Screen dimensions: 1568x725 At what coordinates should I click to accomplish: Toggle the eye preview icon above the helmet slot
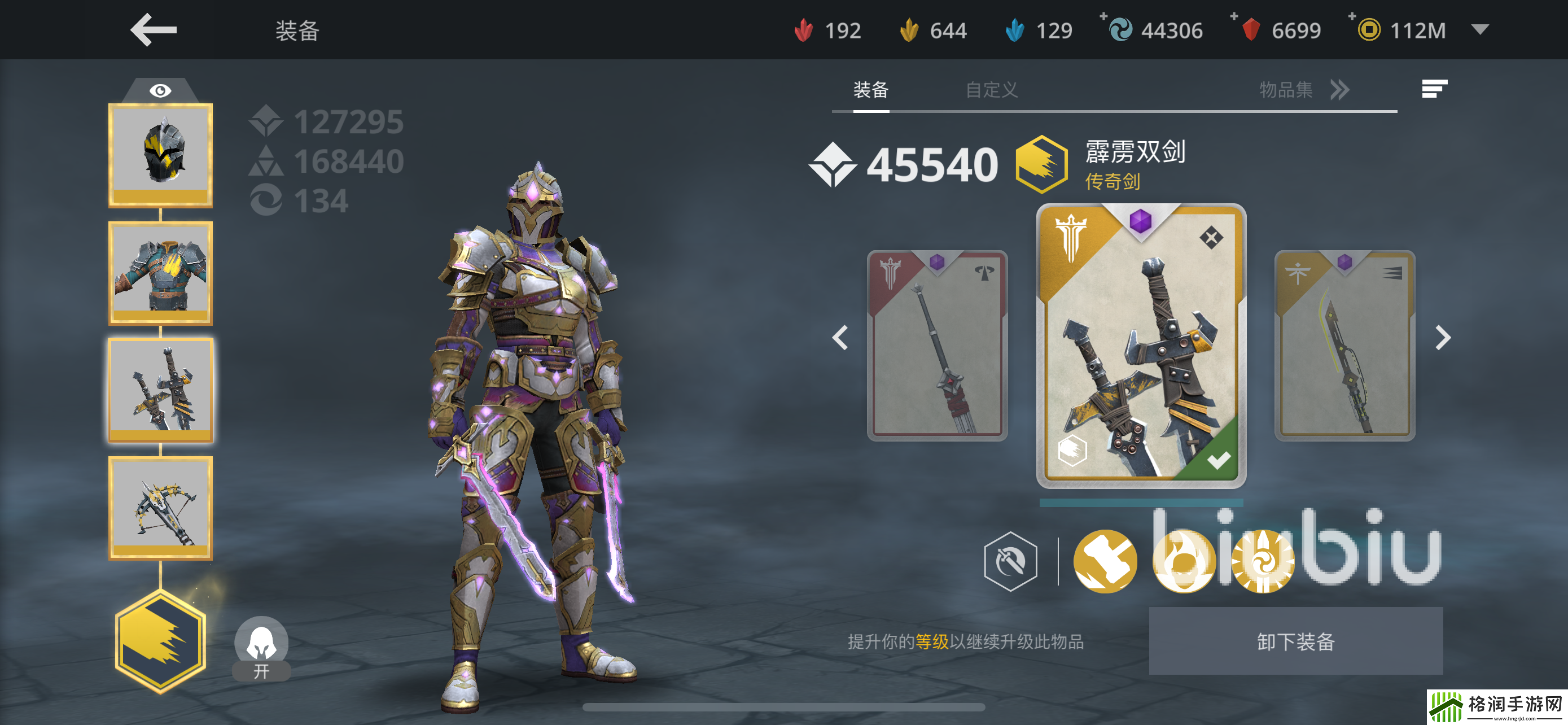tap(160, 89)
